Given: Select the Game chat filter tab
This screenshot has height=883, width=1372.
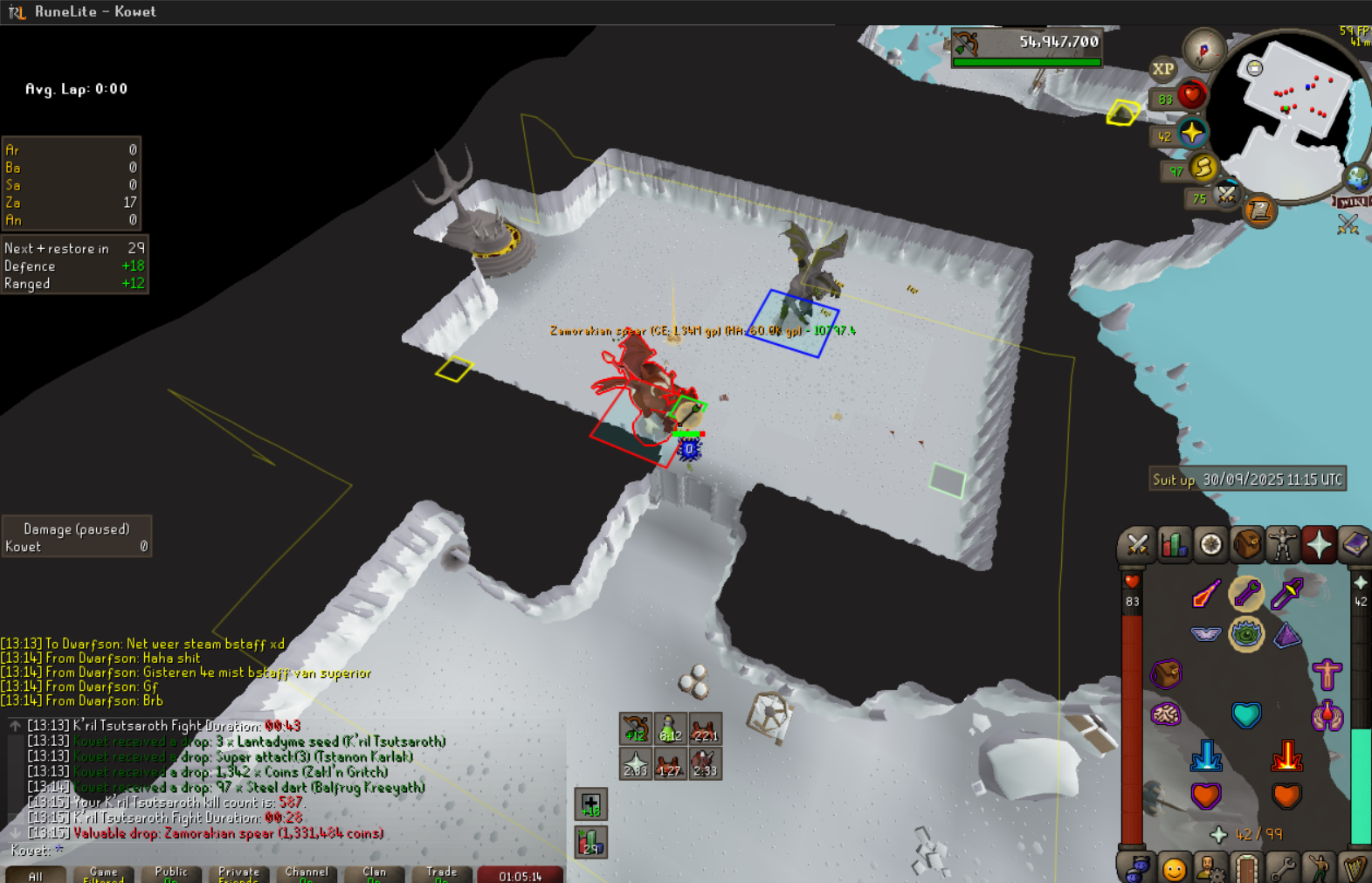Looking at the screenshot, I should coord(103,874).
